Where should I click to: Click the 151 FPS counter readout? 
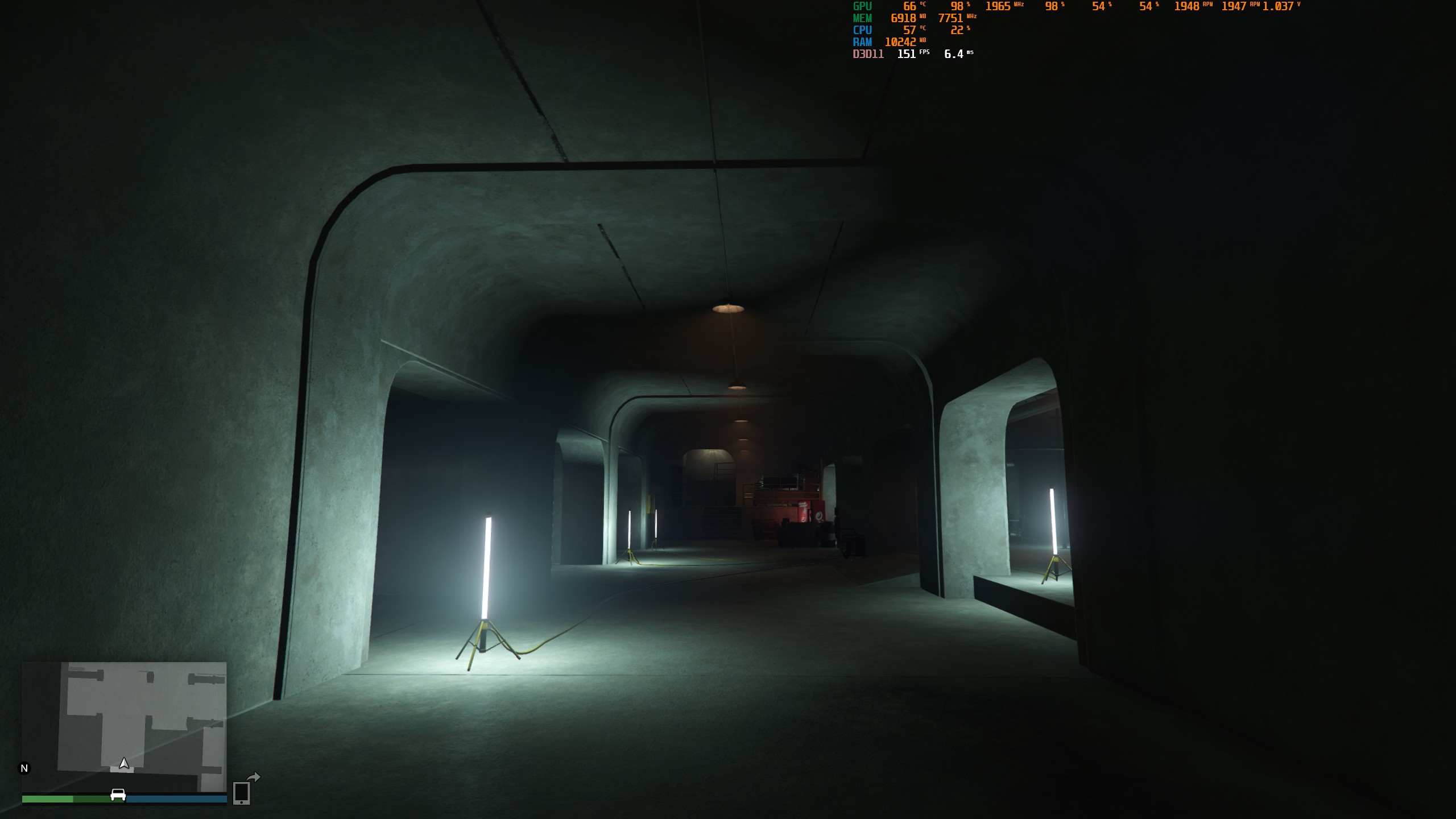[x=906, y=55]
